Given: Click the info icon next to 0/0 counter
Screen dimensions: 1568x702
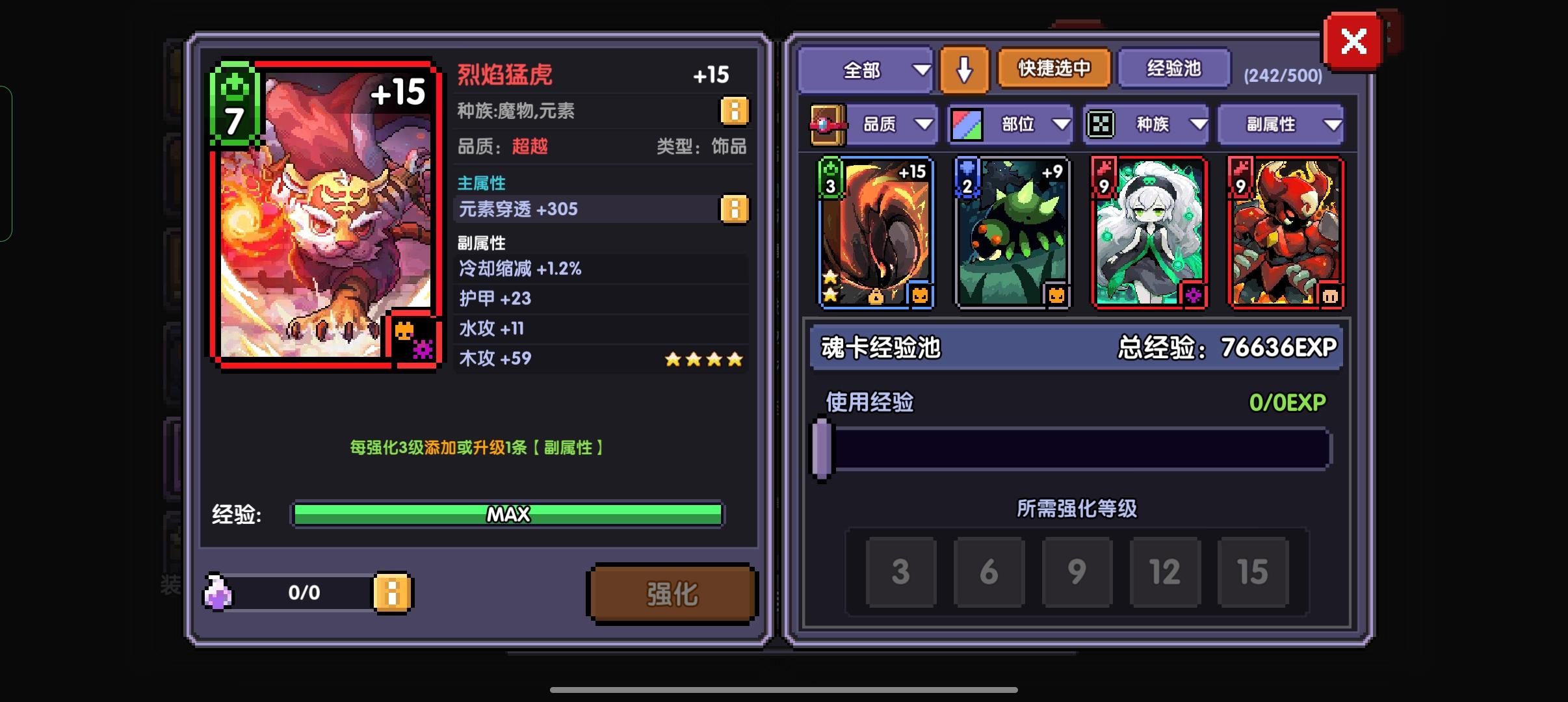Looking at the screenshot, I should click(393, 593).
